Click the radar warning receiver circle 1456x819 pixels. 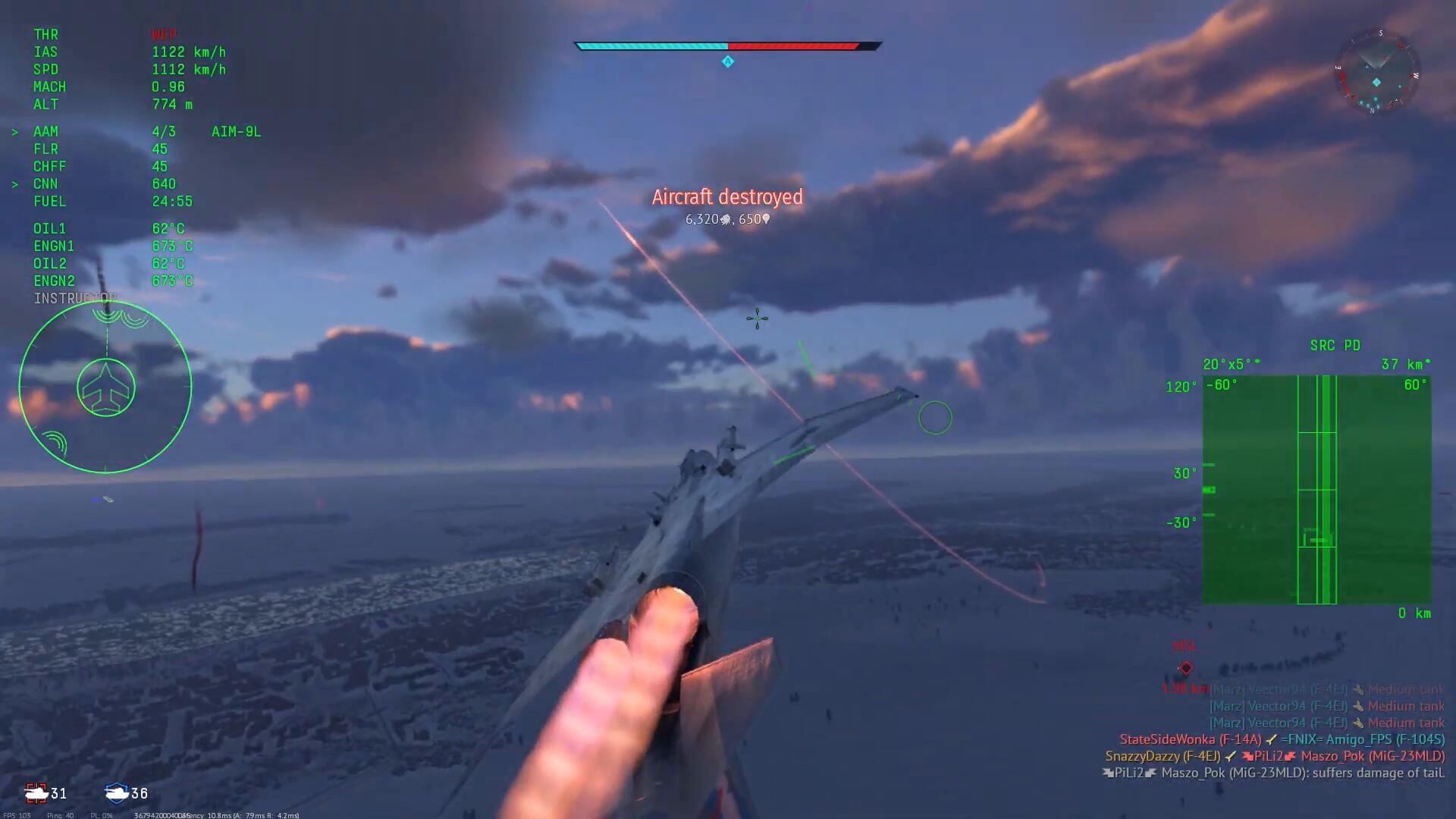click(105, 388)
